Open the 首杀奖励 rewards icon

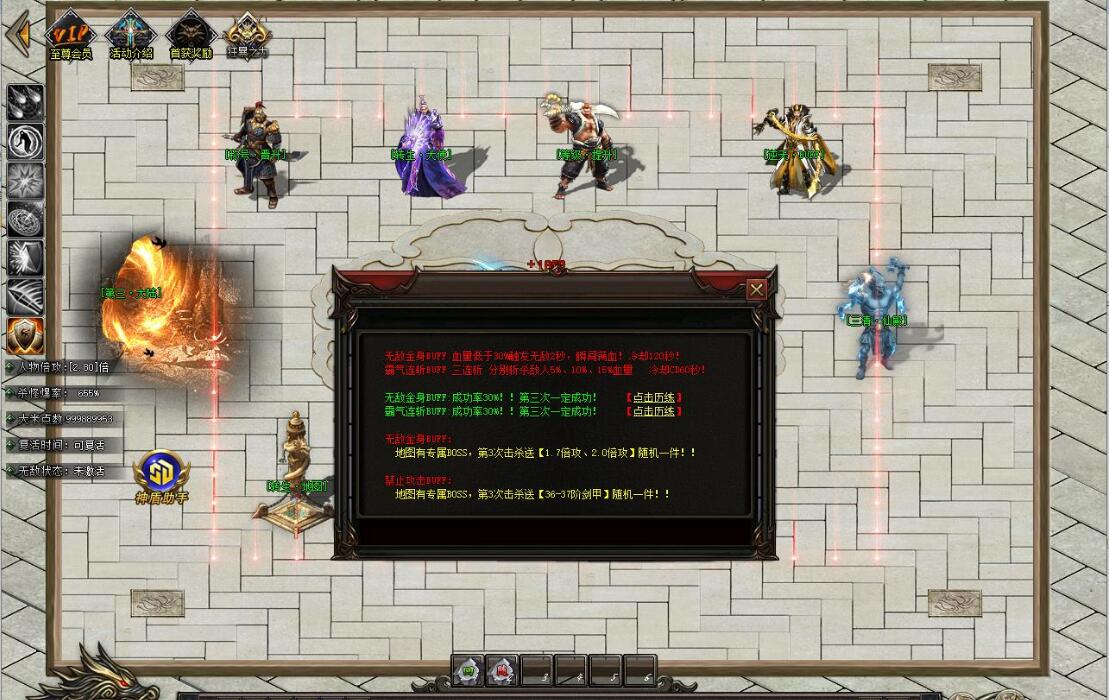[190, 33]
